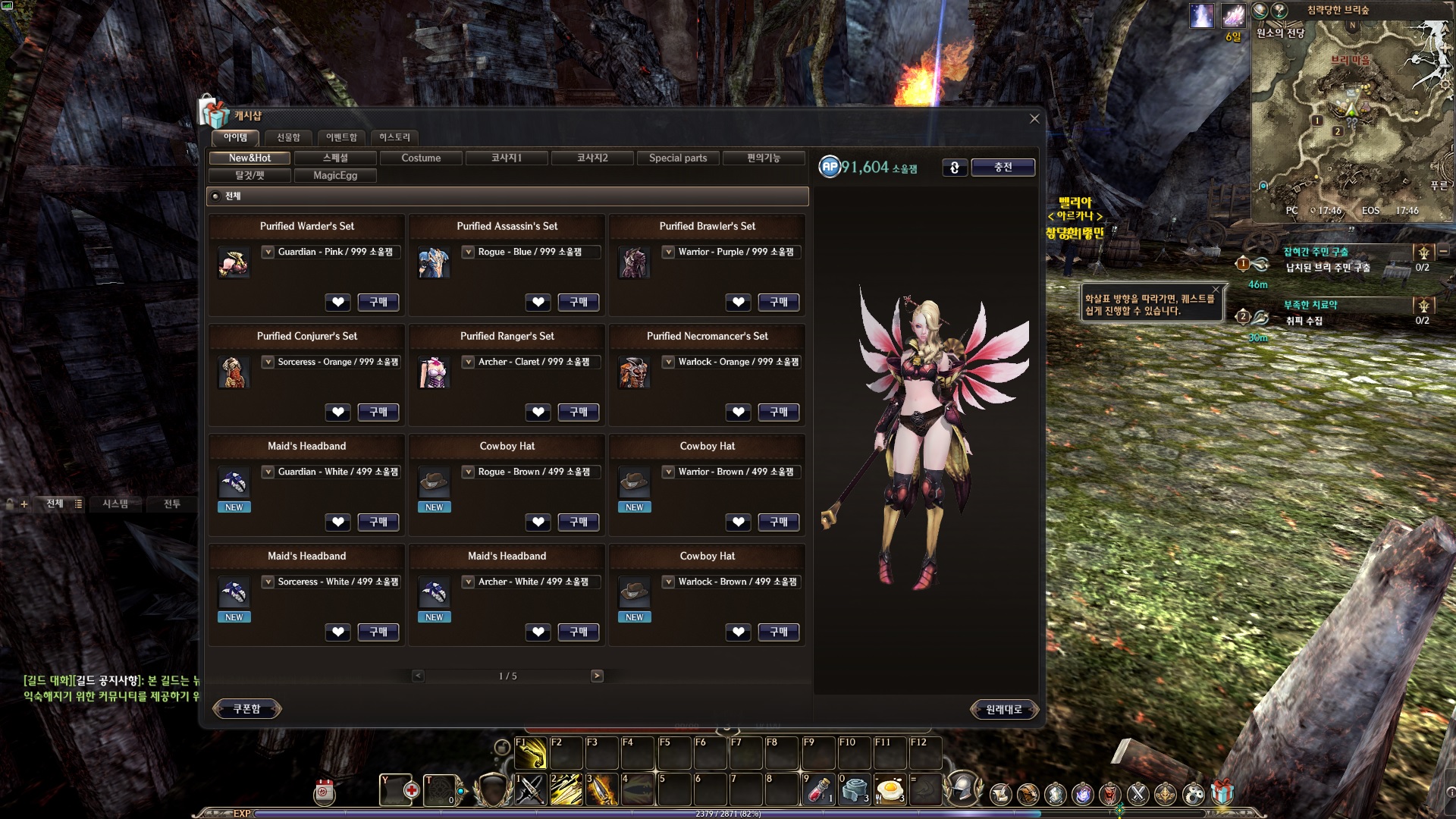Open the Special parts category
The width and height of the screenshot is (1456, 819).
click(x=678, y=158)
